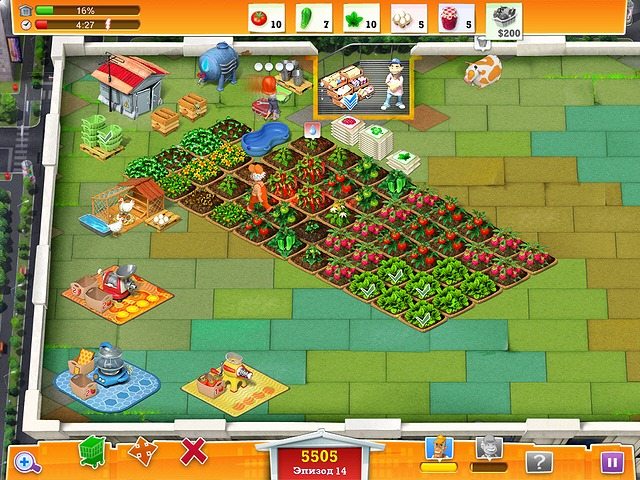Open help with the question mark button
Screen dimensions: 640x480
click(540, 461)
